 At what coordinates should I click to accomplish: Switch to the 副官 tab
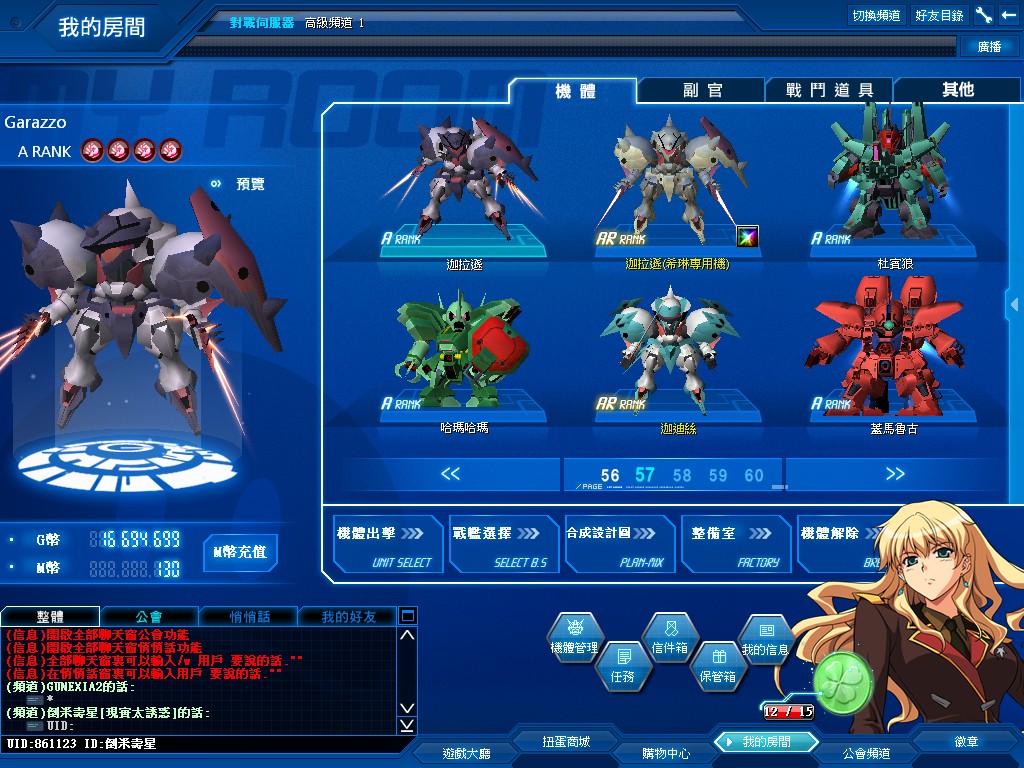coord(702,90)
